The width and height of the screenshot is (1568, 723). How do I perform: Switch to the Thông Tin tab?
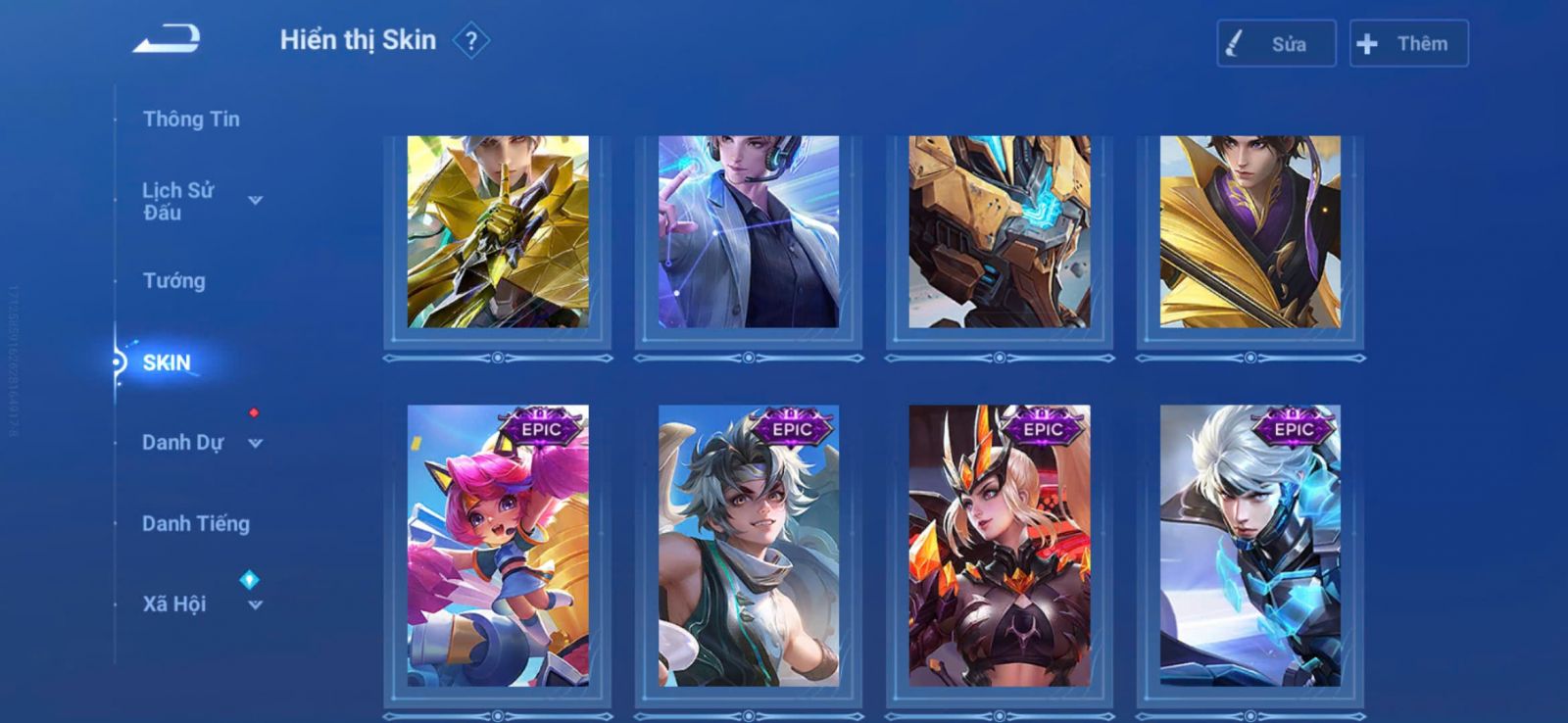point(191,120)
